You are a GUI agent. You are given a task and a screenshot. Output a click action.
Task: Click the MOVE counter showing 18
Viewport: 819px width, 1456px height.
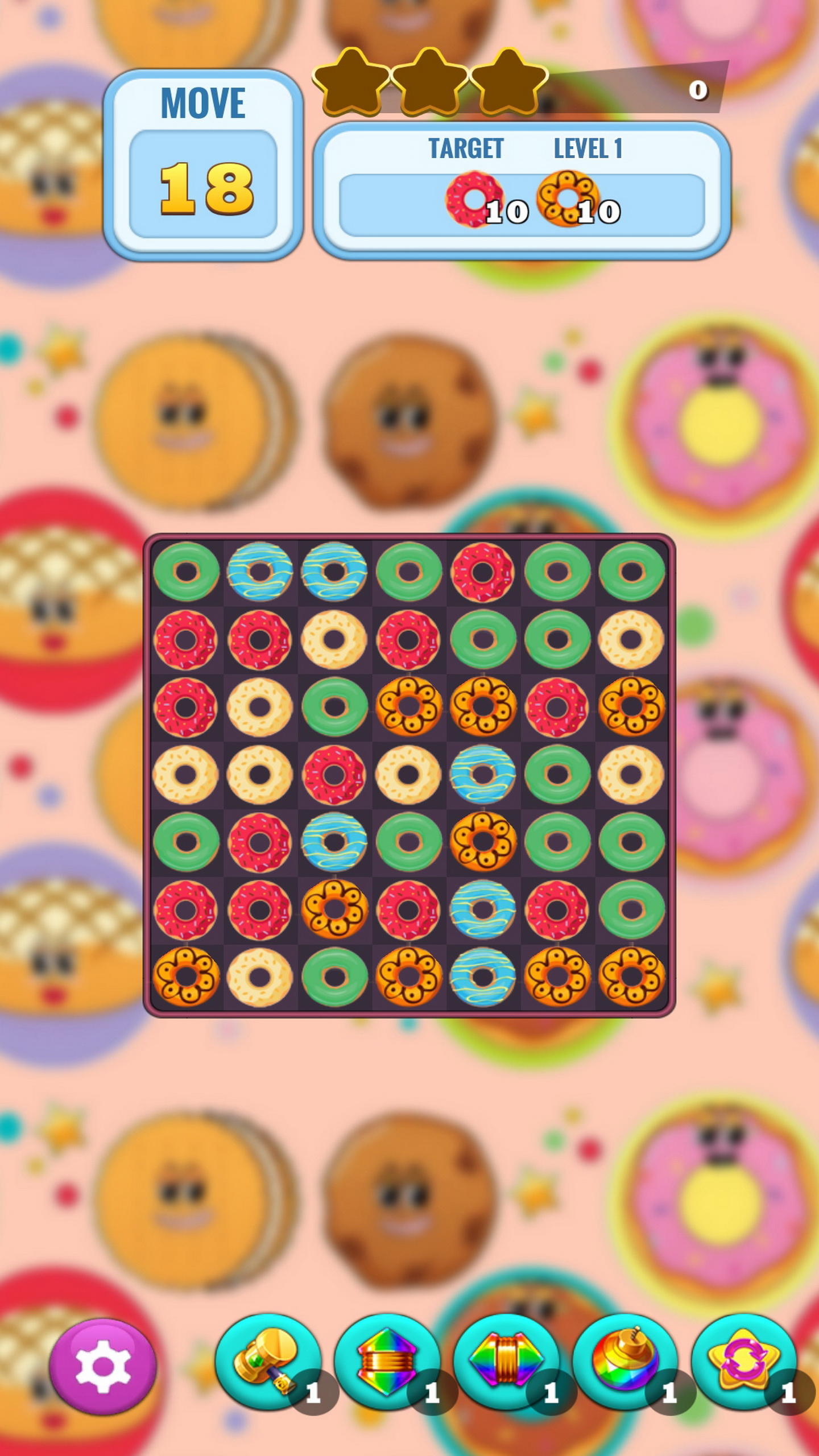tap(204, 188)
